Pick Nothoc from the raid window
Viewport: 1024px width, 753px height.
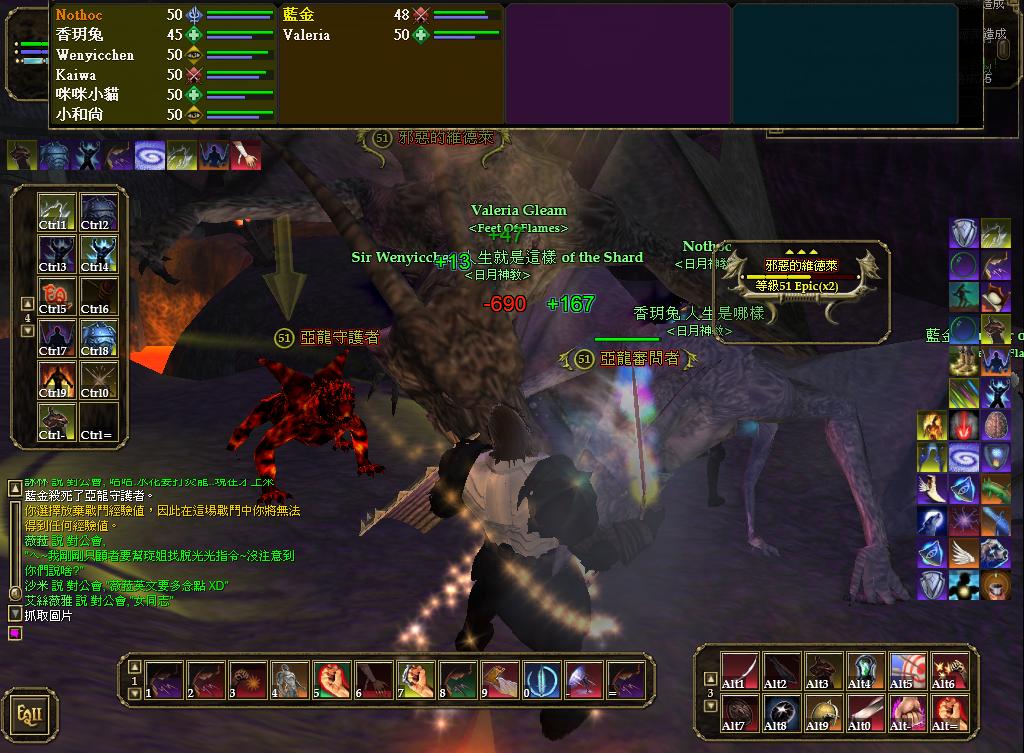coord(79,15)
